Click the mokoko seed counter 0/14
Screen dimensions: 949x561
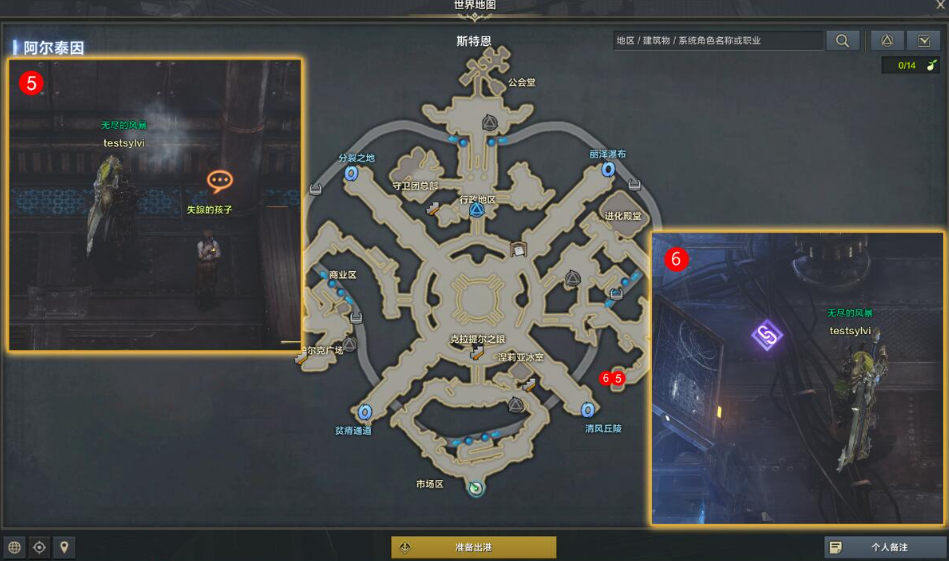[911, 66]
